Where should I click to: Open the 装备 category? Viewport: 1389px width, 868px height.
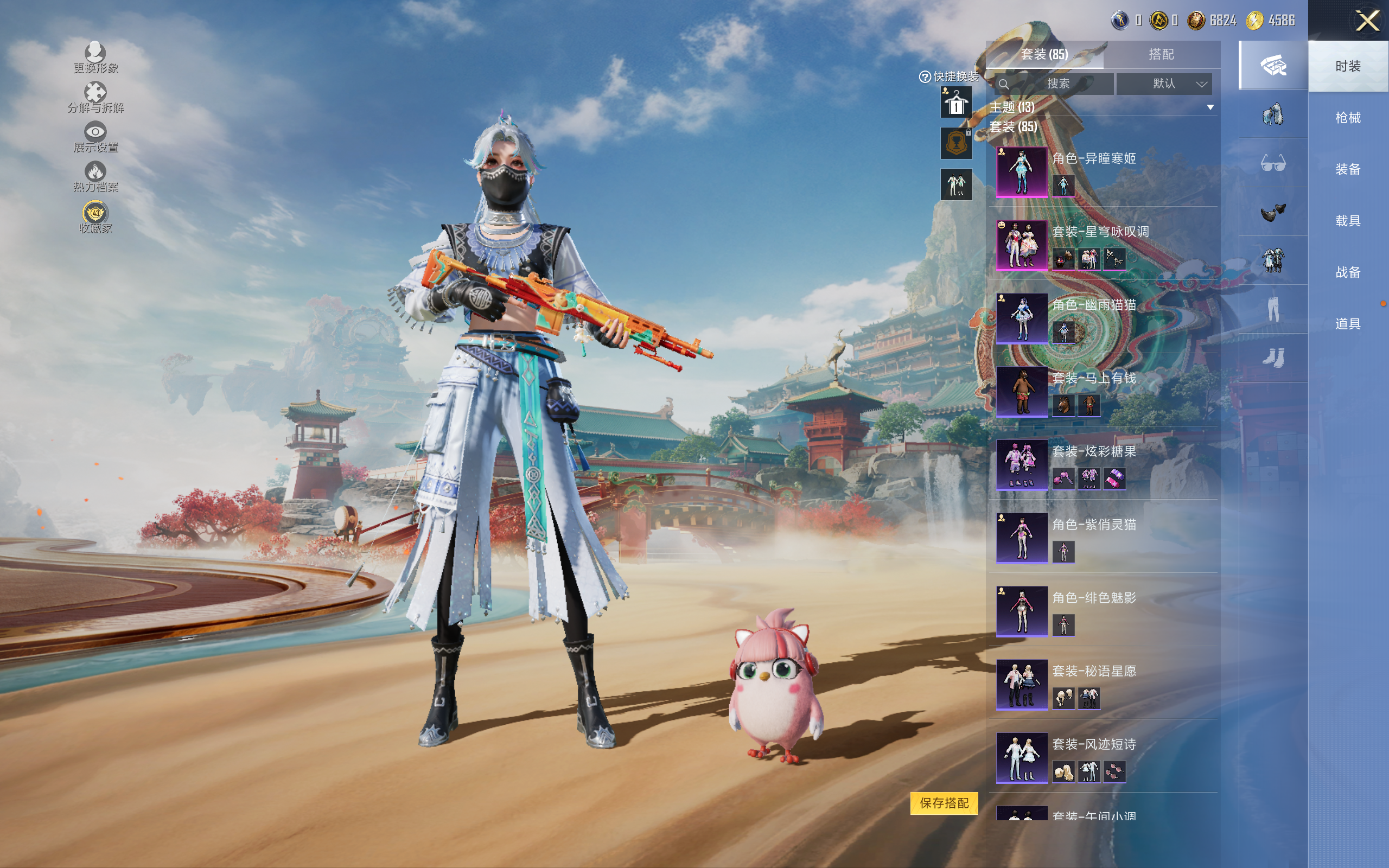pyautogui.click(x=1347, y=169)
